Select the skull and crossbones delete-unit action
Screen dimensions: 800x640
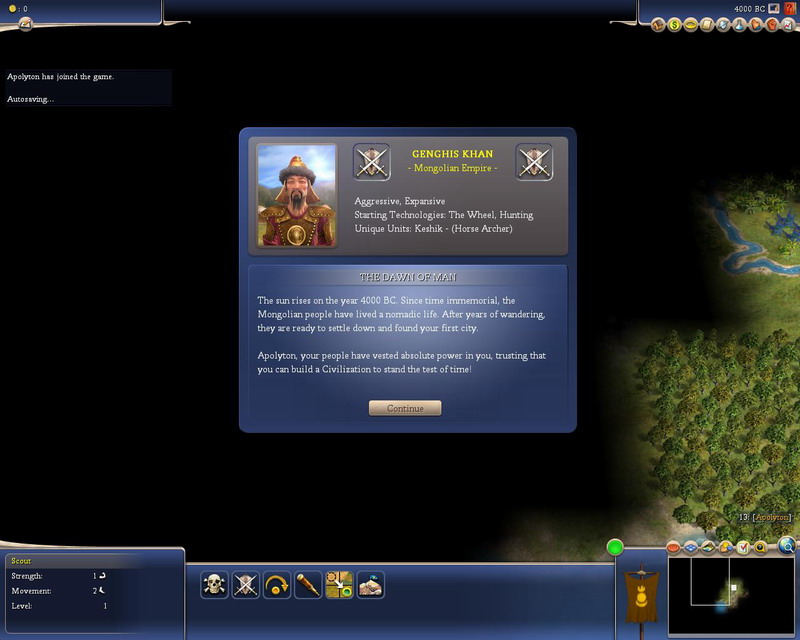(214, 585)
